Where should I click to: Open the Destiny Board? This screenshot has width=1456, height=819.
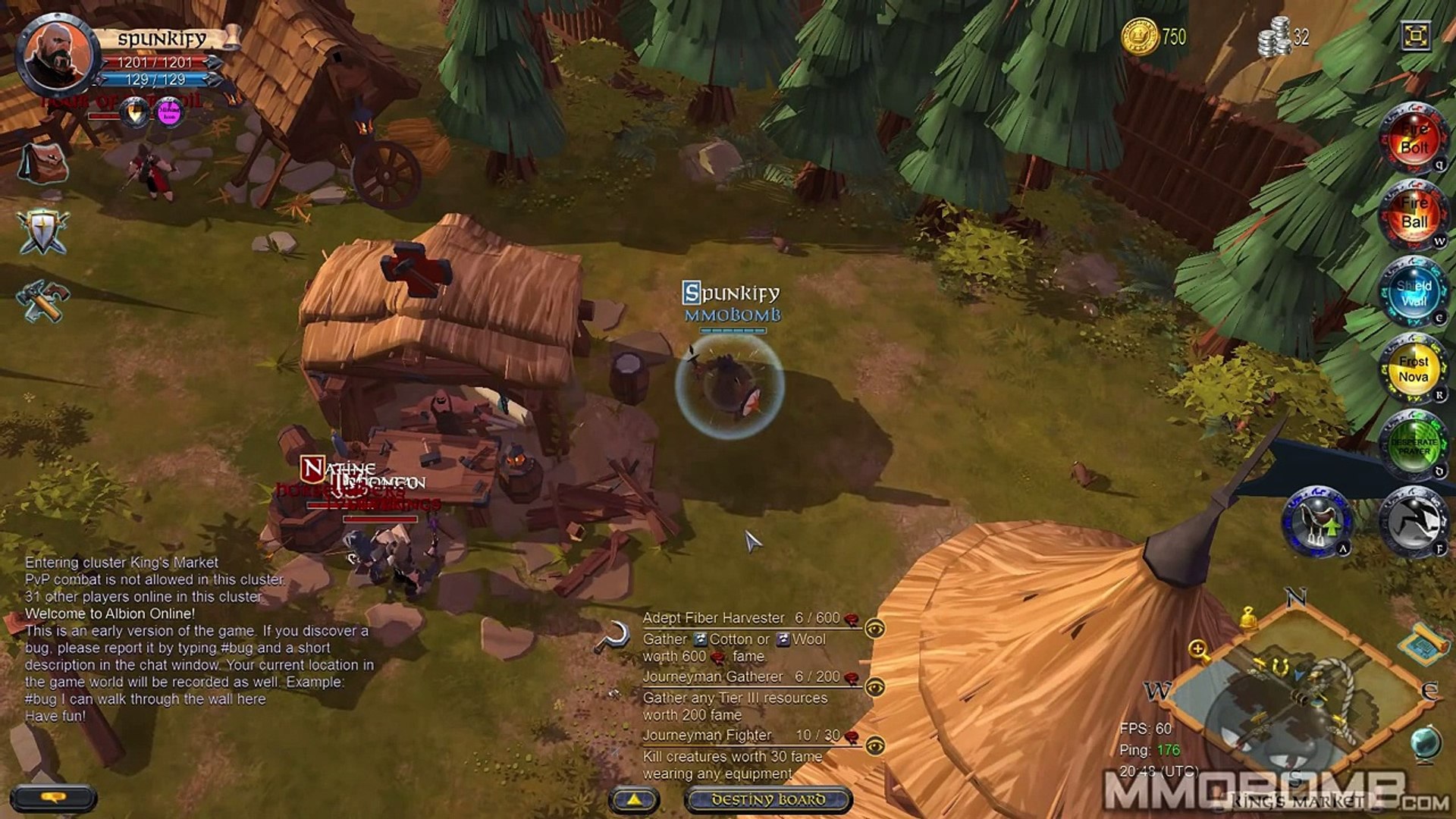pos(768,799)
